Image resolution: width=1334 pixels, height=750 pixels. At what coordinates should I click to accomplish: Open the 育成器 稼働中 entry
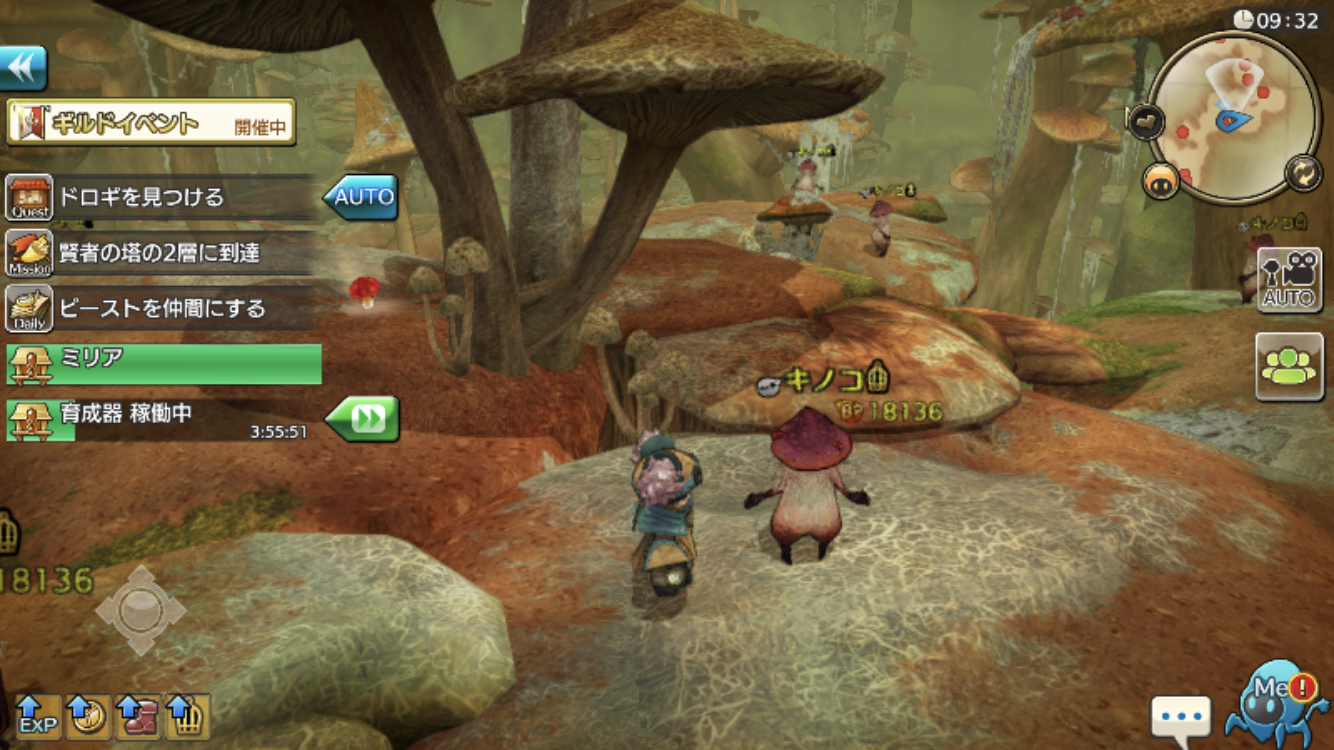click(x=160, y=420)
